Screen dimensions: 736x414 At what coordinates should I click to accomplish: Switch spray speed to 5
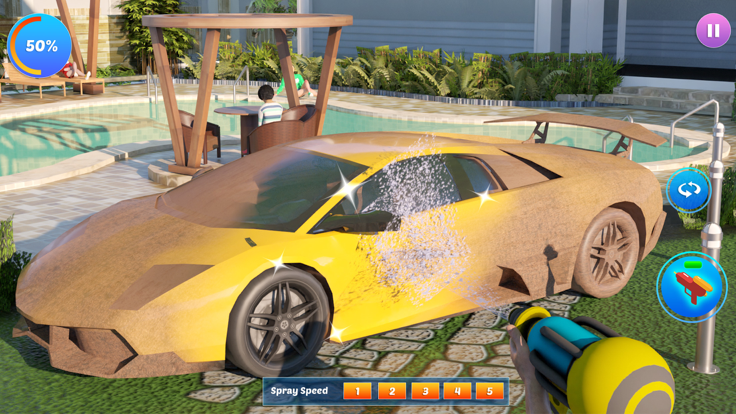pyautogui.click(x=490, y=391)
